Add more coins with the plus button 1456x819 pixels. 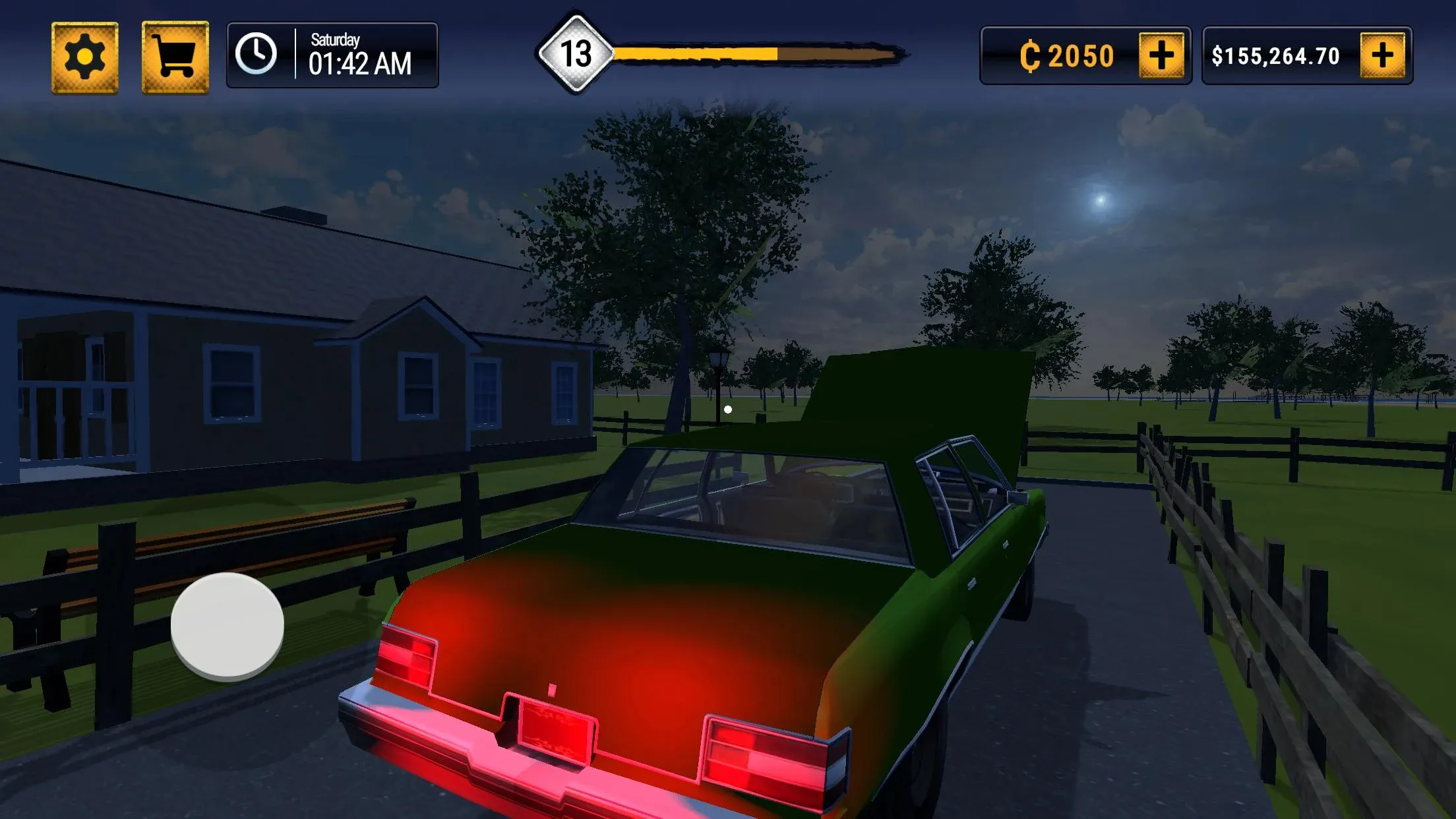1161,55
